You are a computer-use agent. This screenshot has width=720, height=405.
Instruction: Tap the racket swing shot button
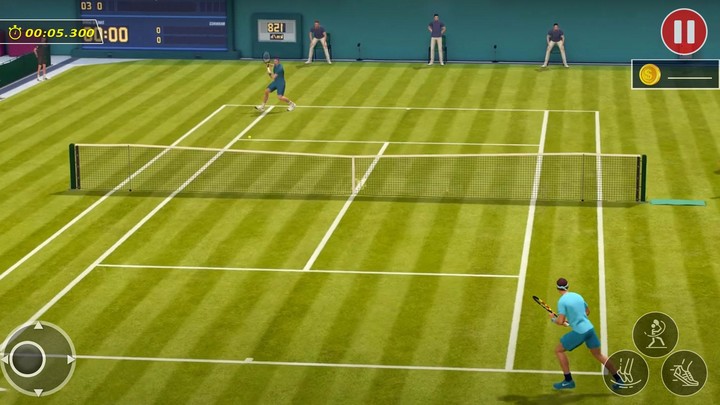(x=655, y=335)
